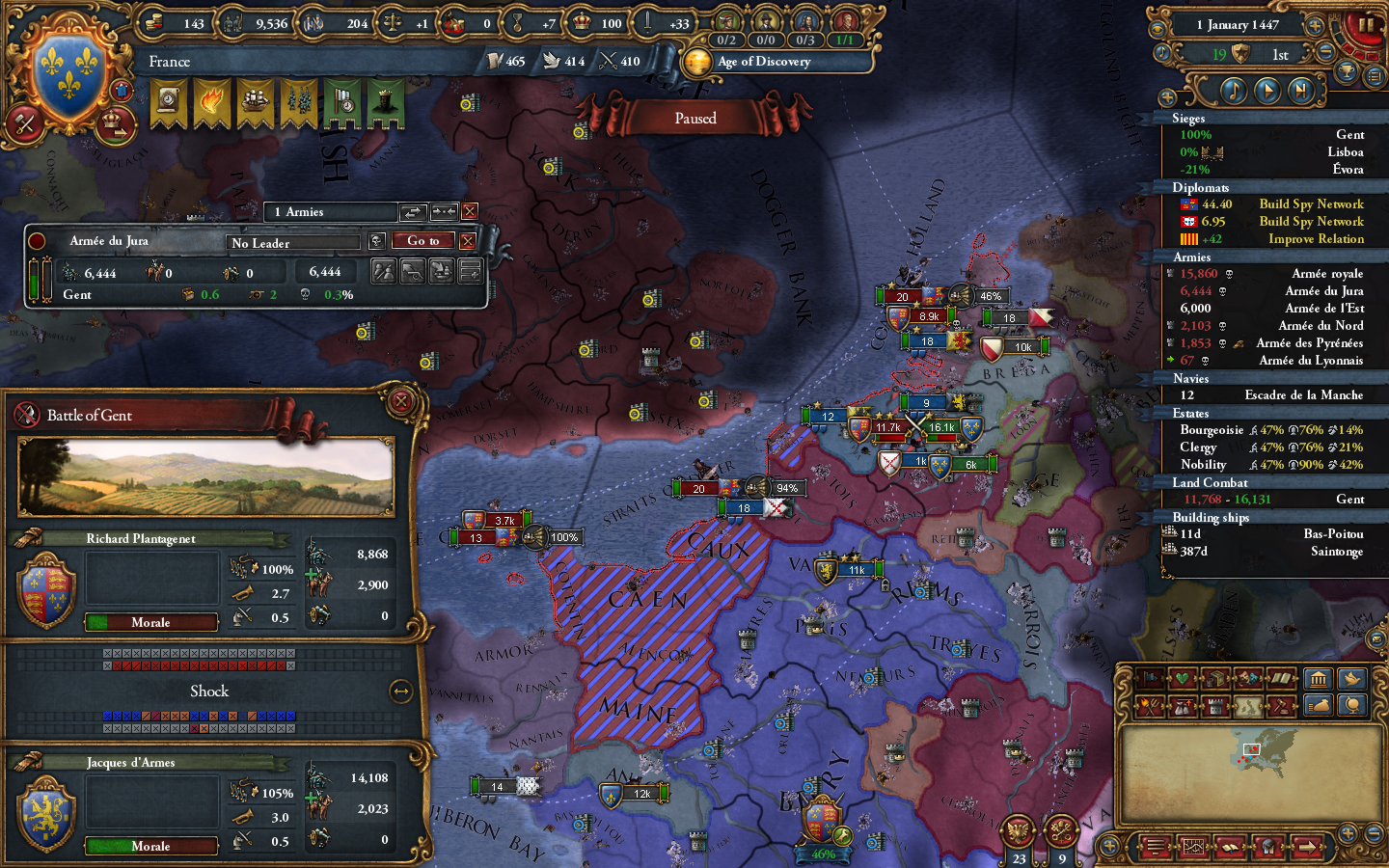This screenshot has height=868, width=1389.
Task: Open the economy panel via the moneybag button
Action: coord(1318,706)
